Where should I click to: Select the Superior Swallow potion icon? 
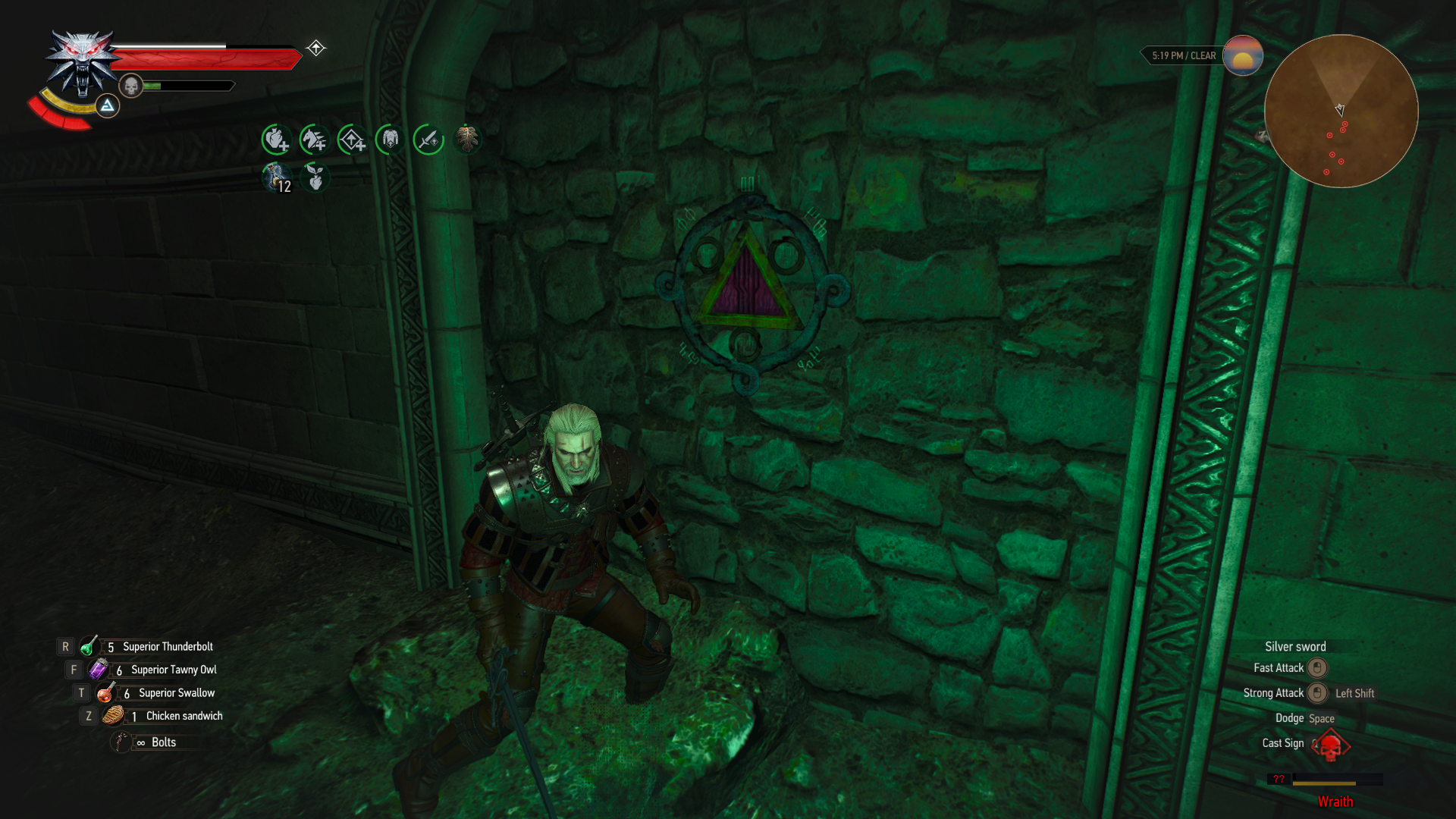coord(106,692)
